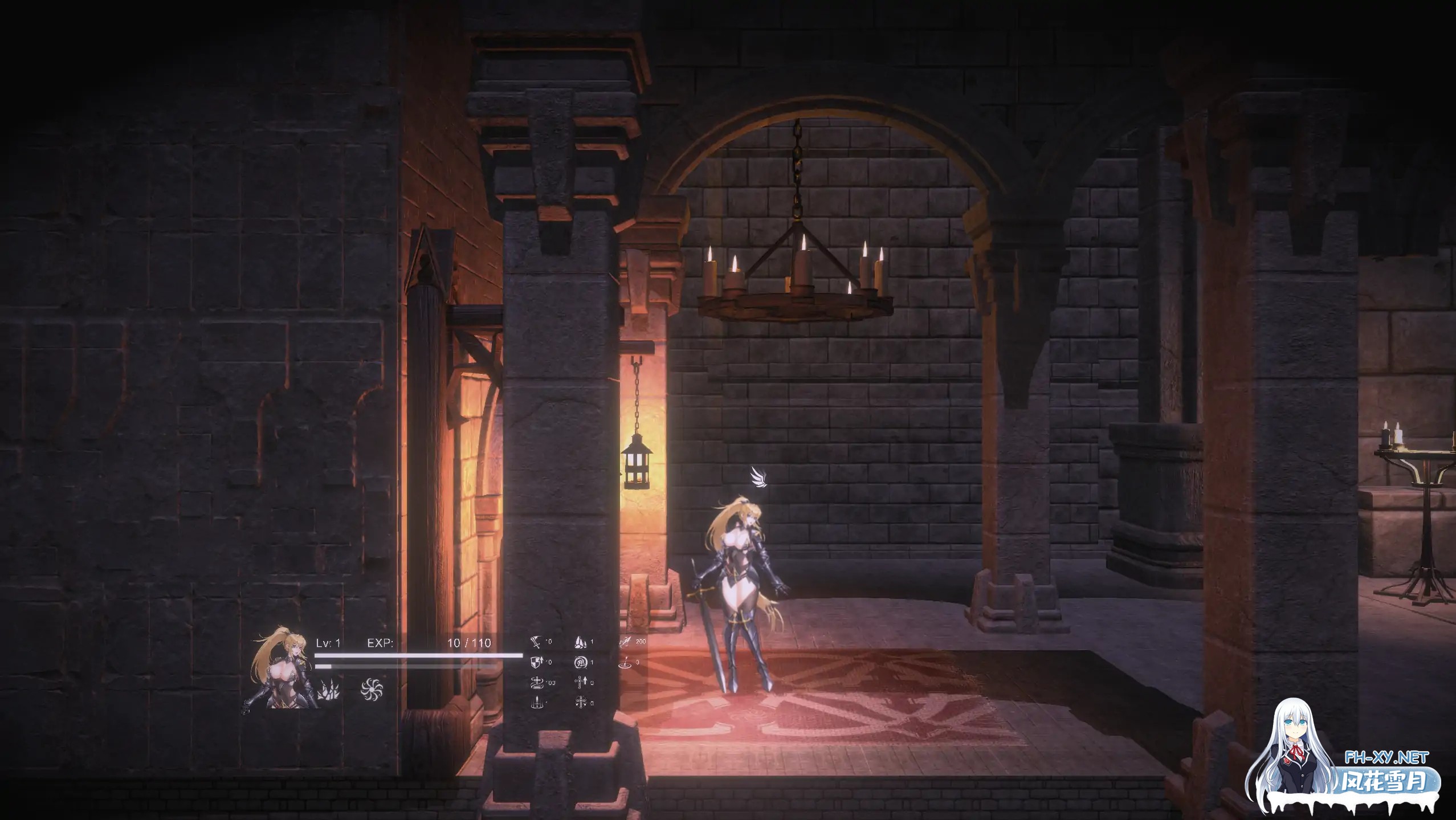Activate the crystal spikes skill icon
This screenshot has height=820, width=1456.
coord(329,690)
